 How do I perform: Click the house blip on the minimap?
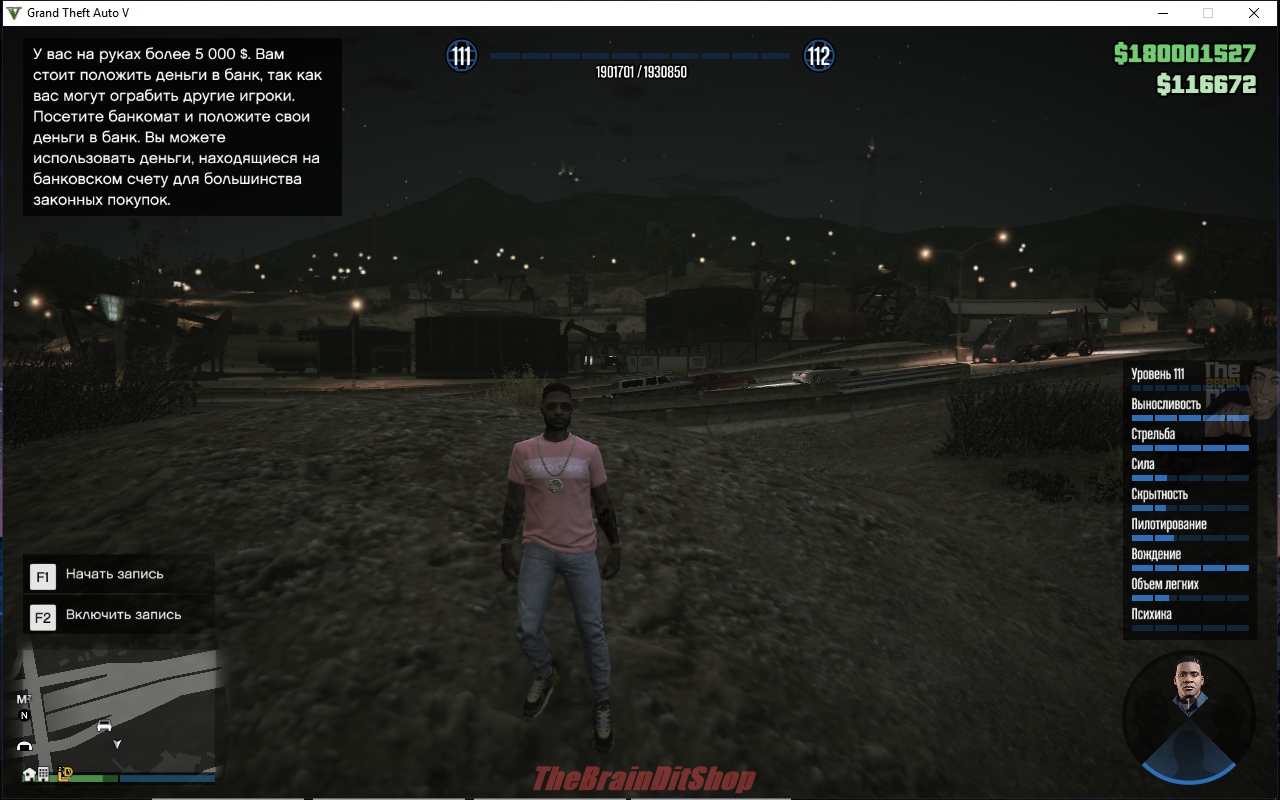[29, 774]
